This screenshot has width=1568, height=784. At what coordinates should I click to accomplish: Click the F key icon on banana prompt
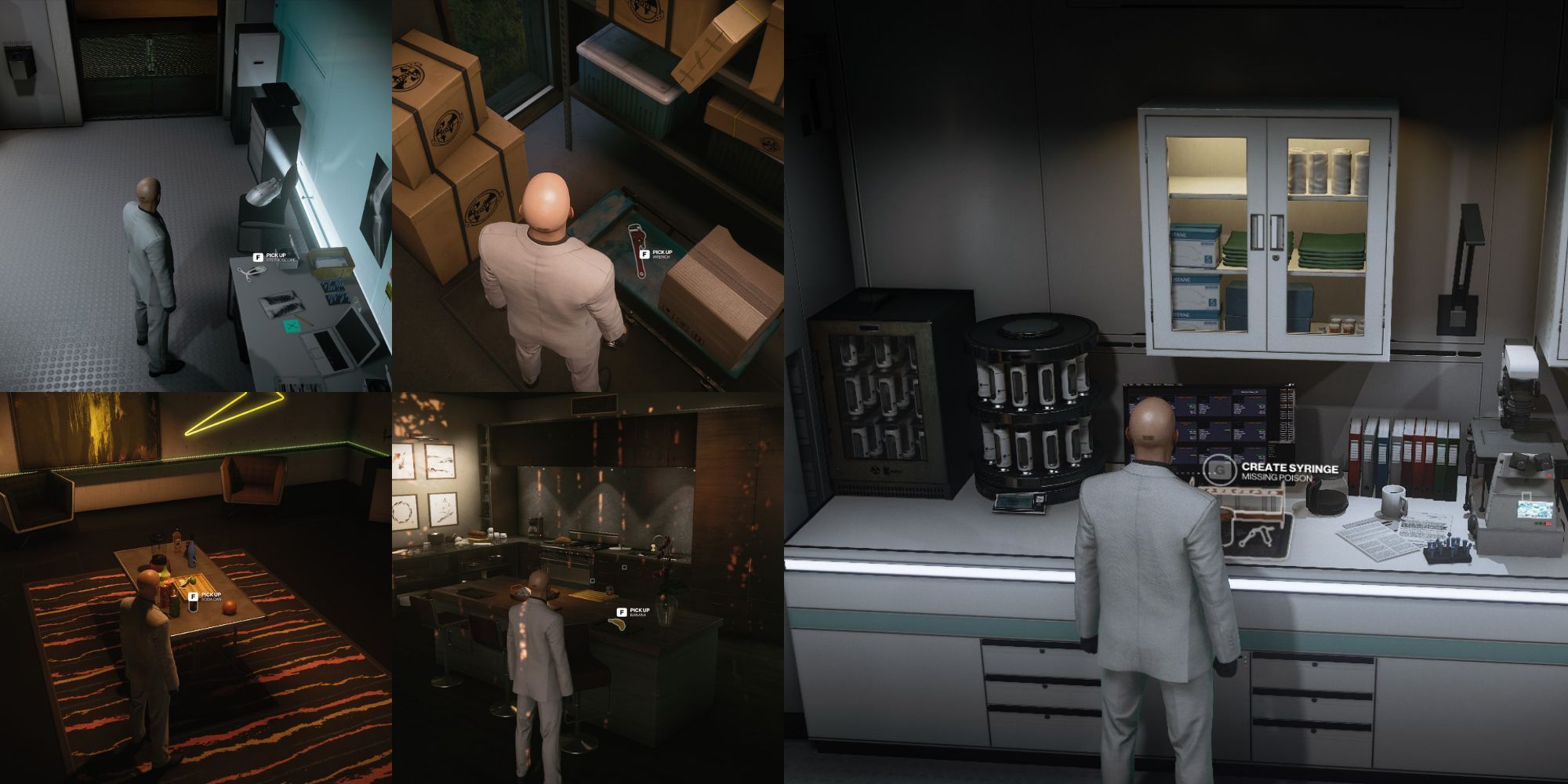coord(622,612)
